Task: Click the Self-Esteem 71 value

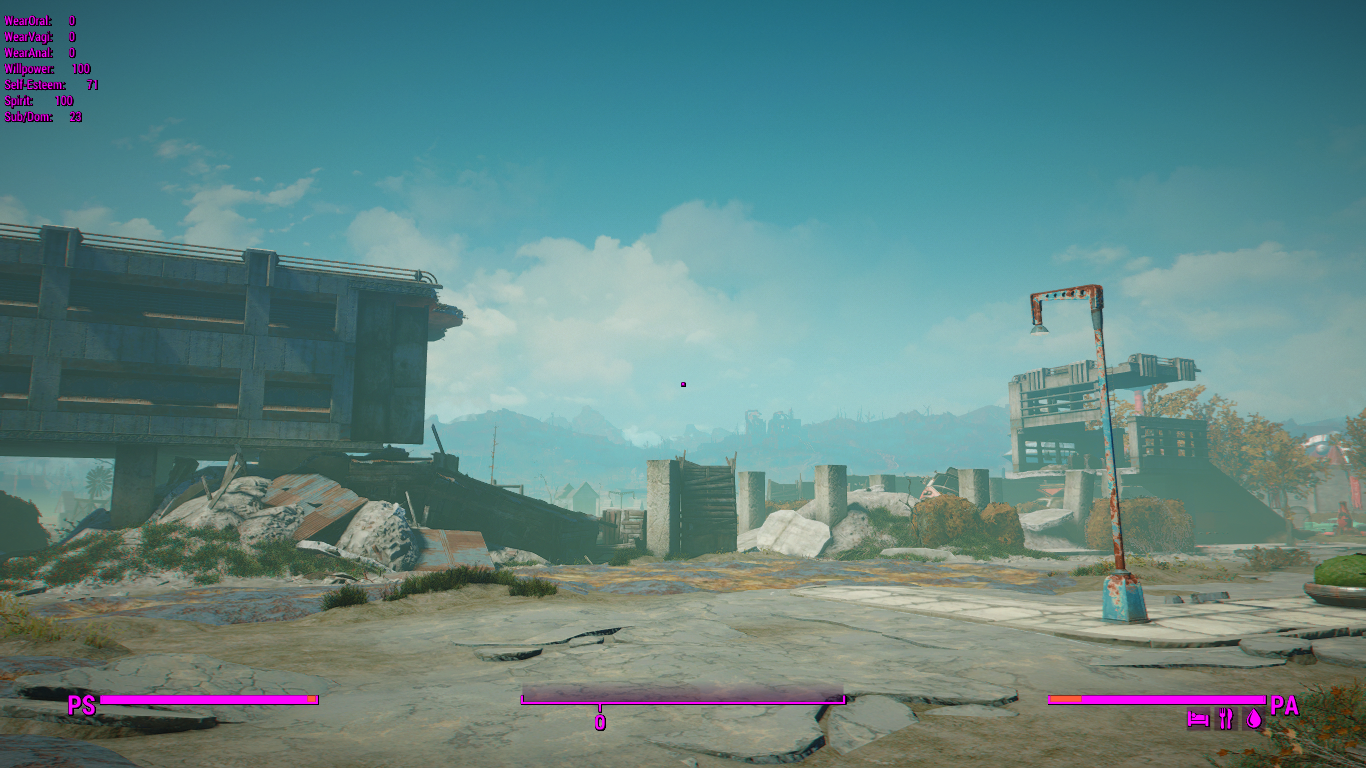Action: point(91,84)
